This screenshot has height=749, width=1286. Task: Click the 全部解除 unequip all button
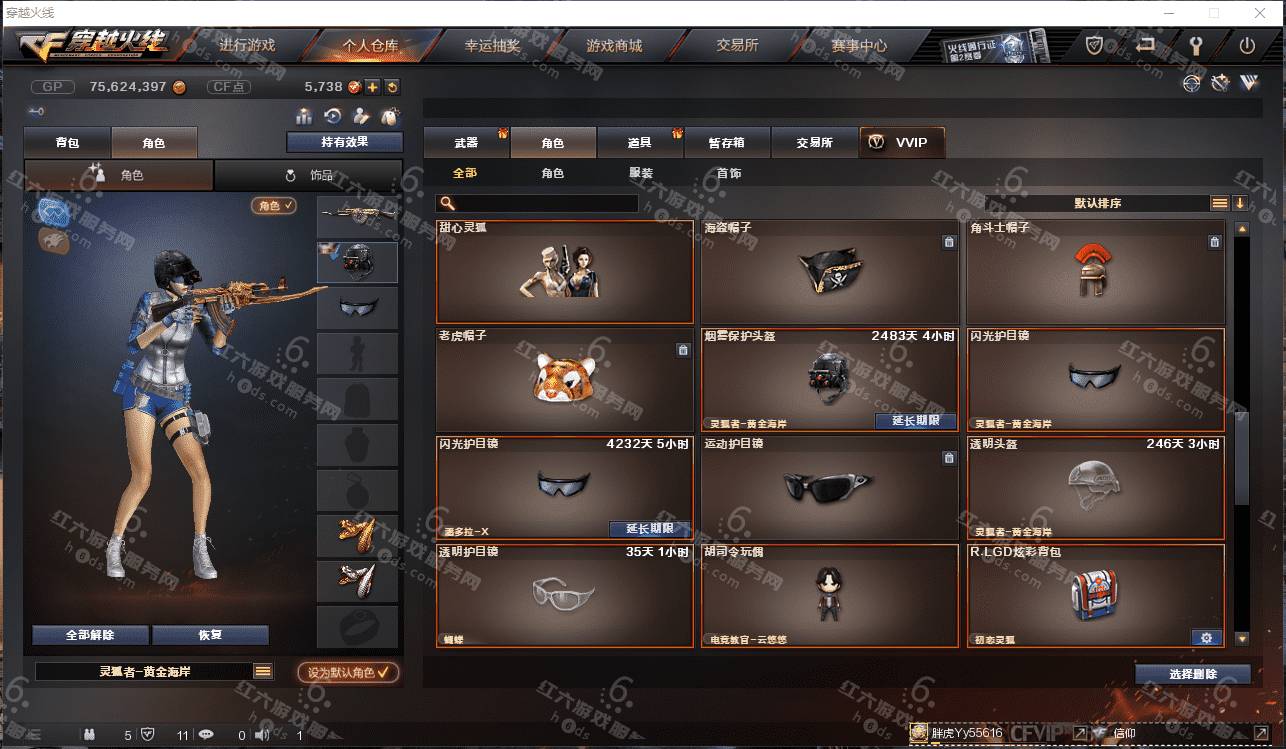(x=90, y=635)
